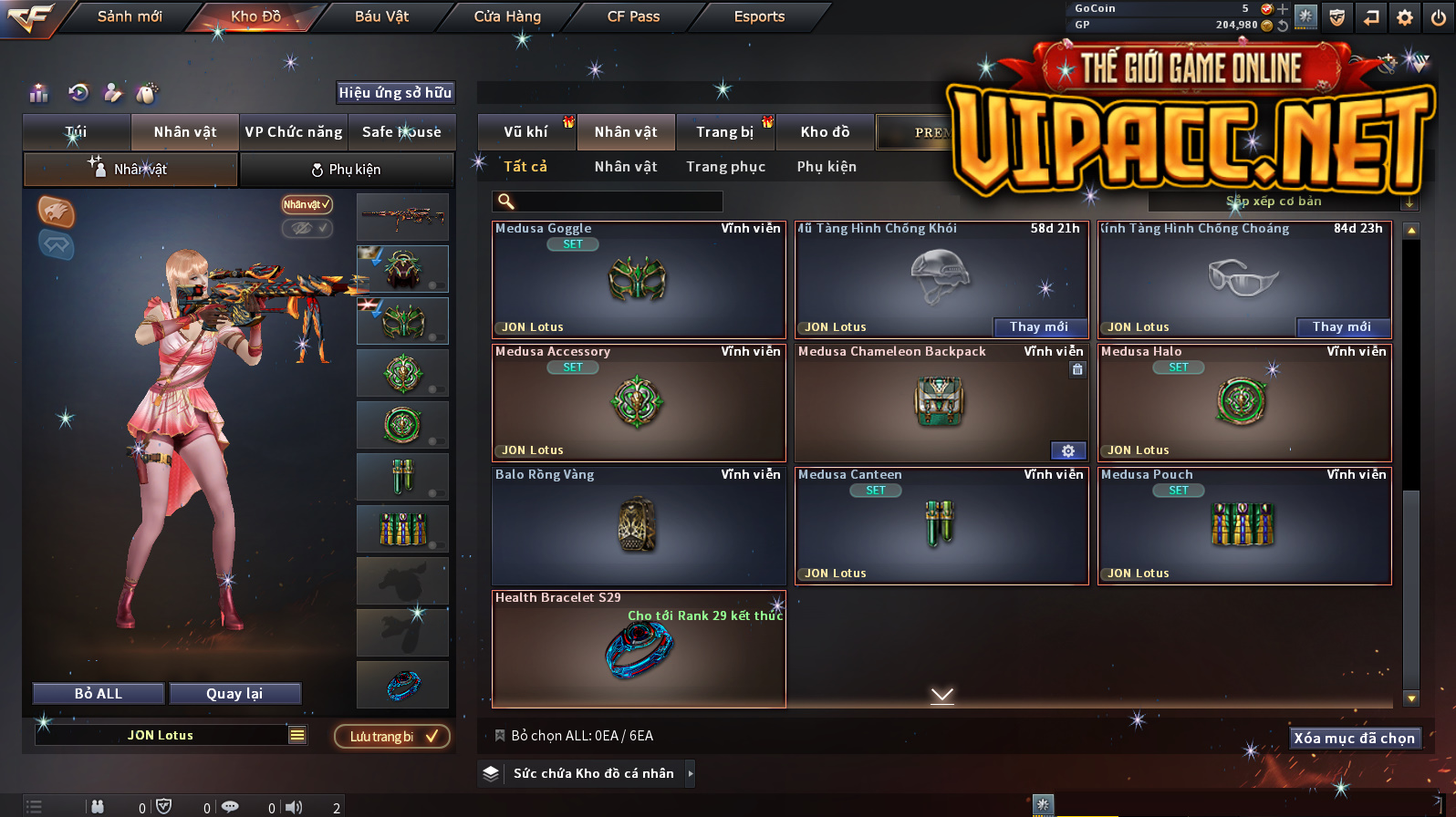Open the Esports tab
This screenshot has height=817, width=1456.
(759, 16)
